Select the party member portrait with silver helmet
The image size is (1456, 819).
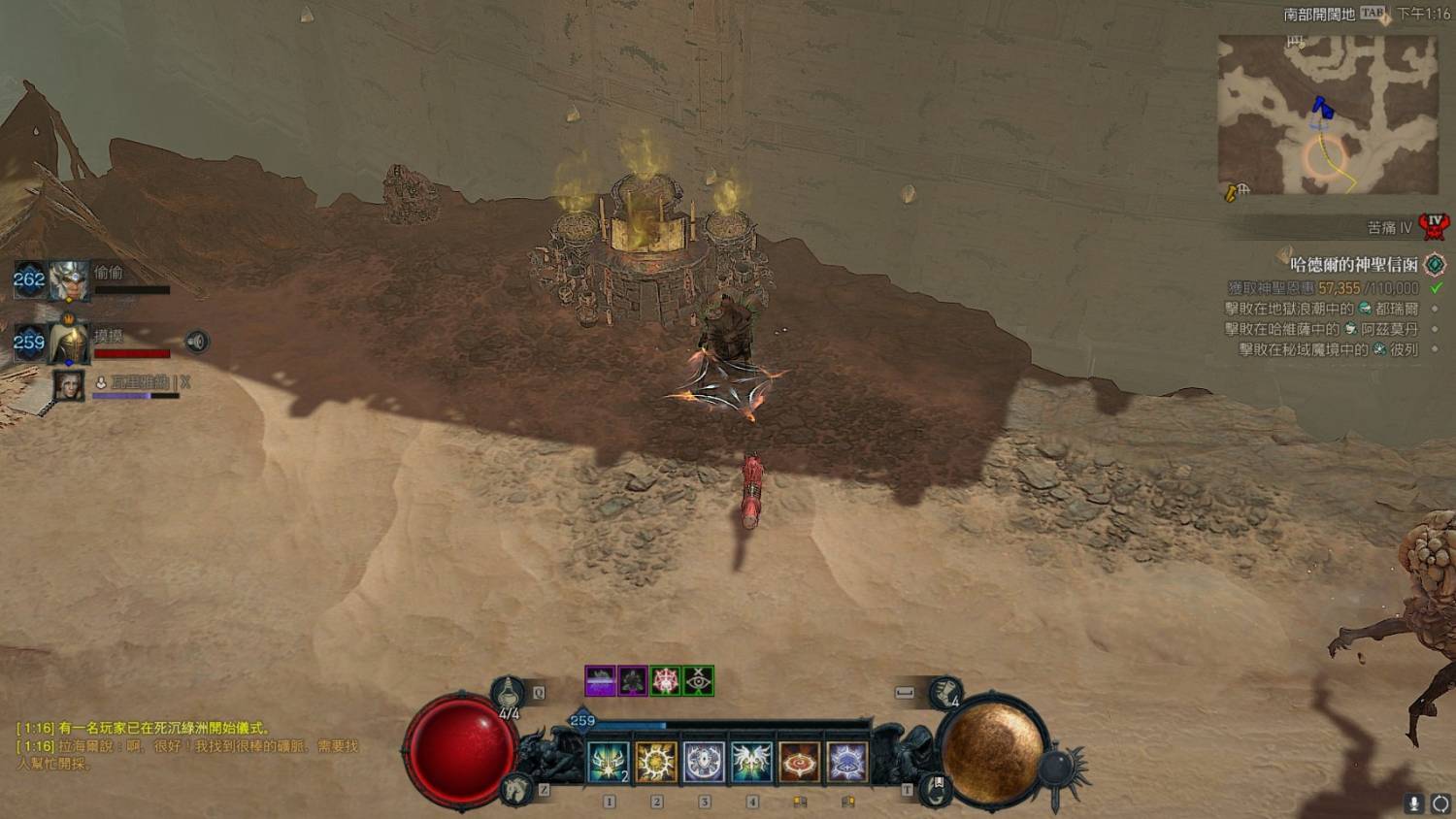point(69,280)
